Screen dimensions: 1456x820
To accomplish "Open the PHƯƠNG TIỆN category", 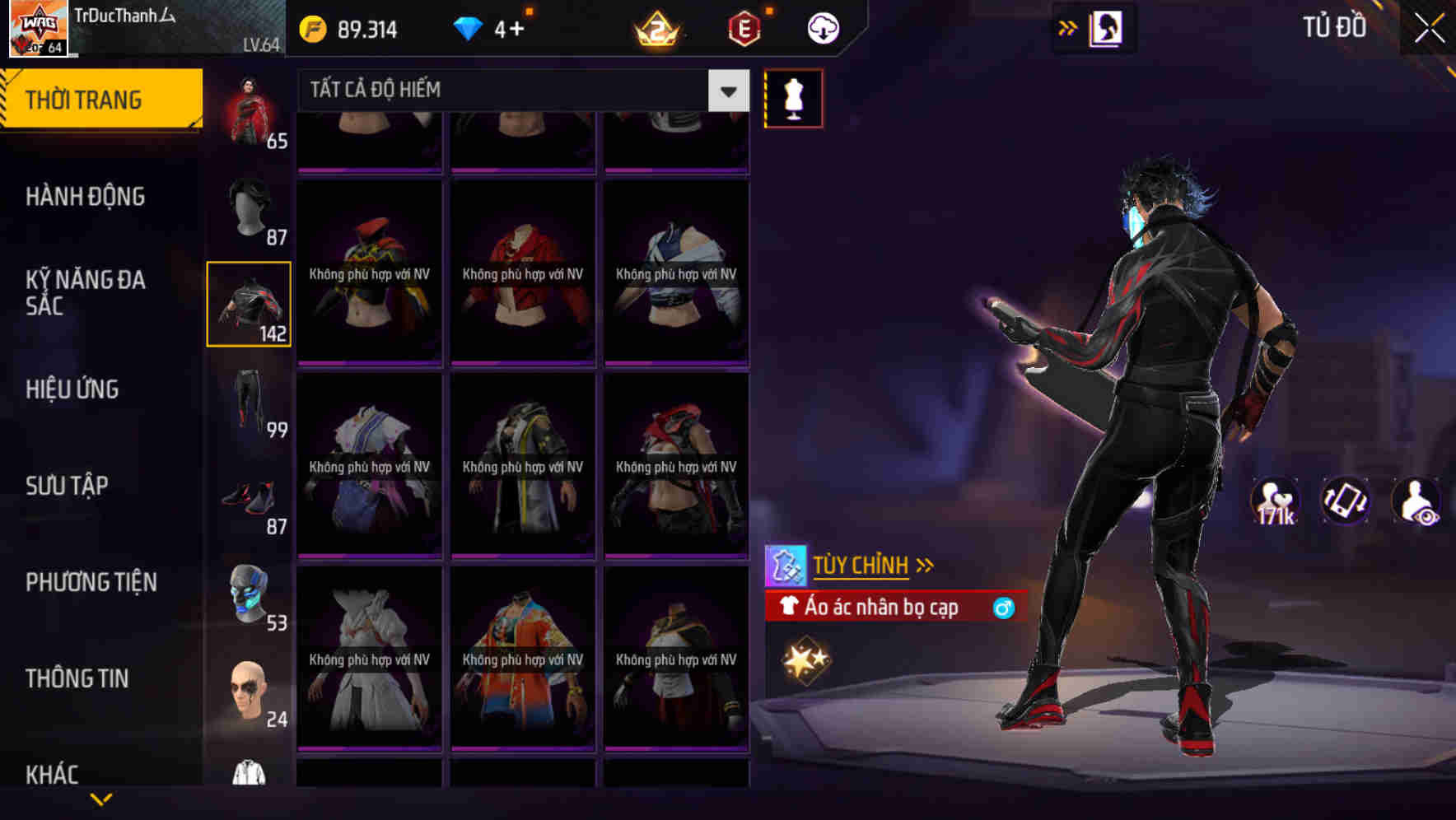I will [91, 582].
